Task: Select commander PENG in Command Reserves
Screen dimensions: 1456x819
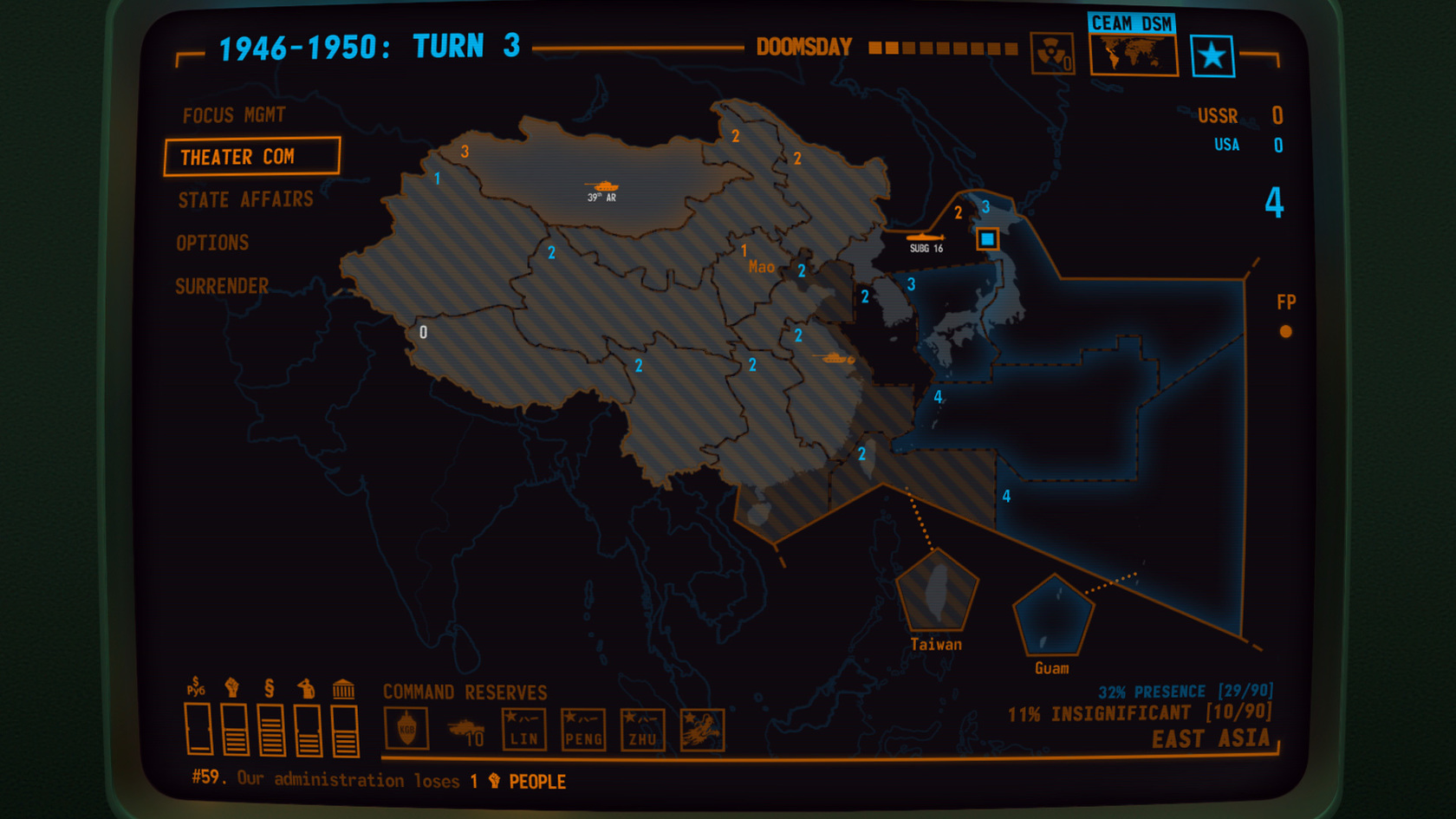Action: pyautogui.click(x=582, y=729)
